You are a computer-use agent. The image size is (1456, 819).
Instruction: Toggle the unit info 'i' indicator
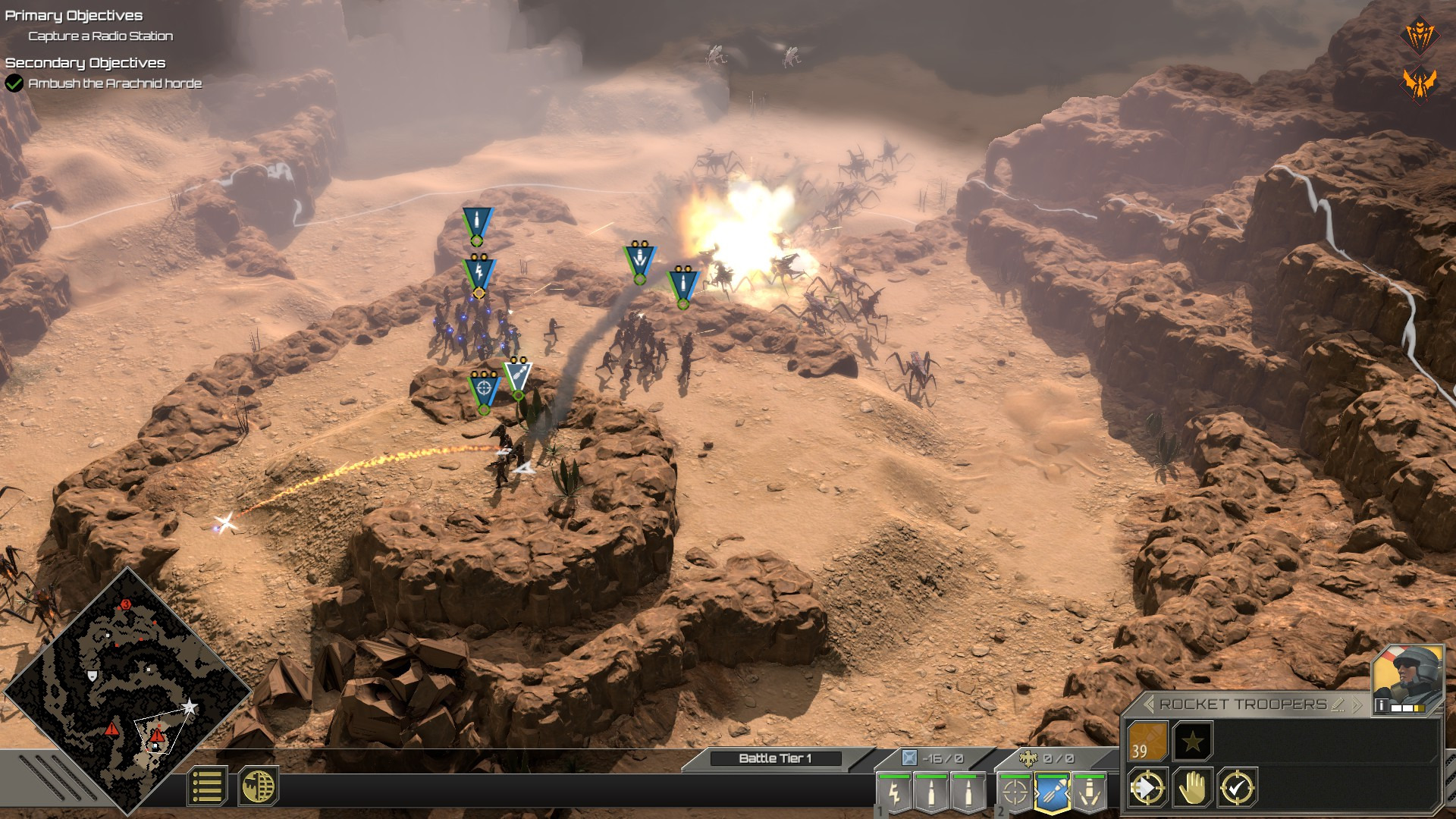pos(1382,705)
